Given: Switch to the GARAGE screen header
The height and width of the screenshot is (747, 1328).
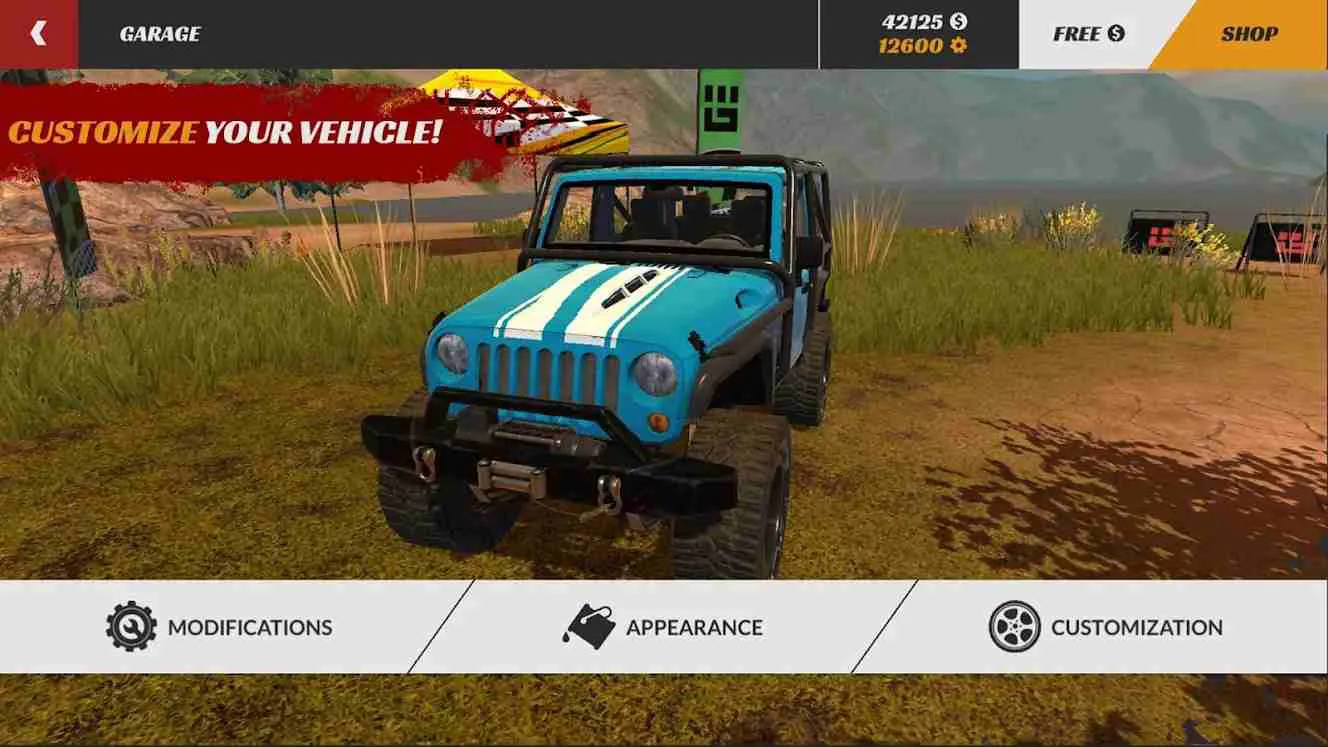Looking at the screenshot, I should click(x=160, y=31).
